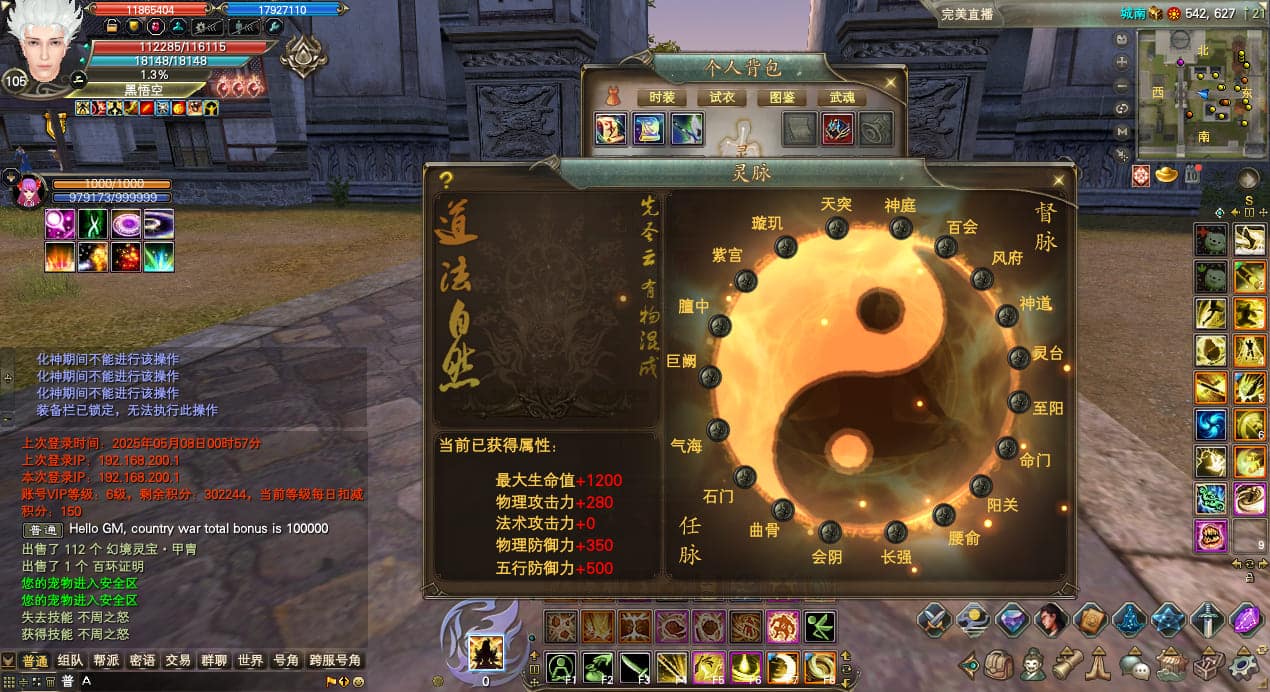Screen dimensions: 1270x692
Task: Open the 试衣 tab in the backpack
Action: (x=721, y=97)
